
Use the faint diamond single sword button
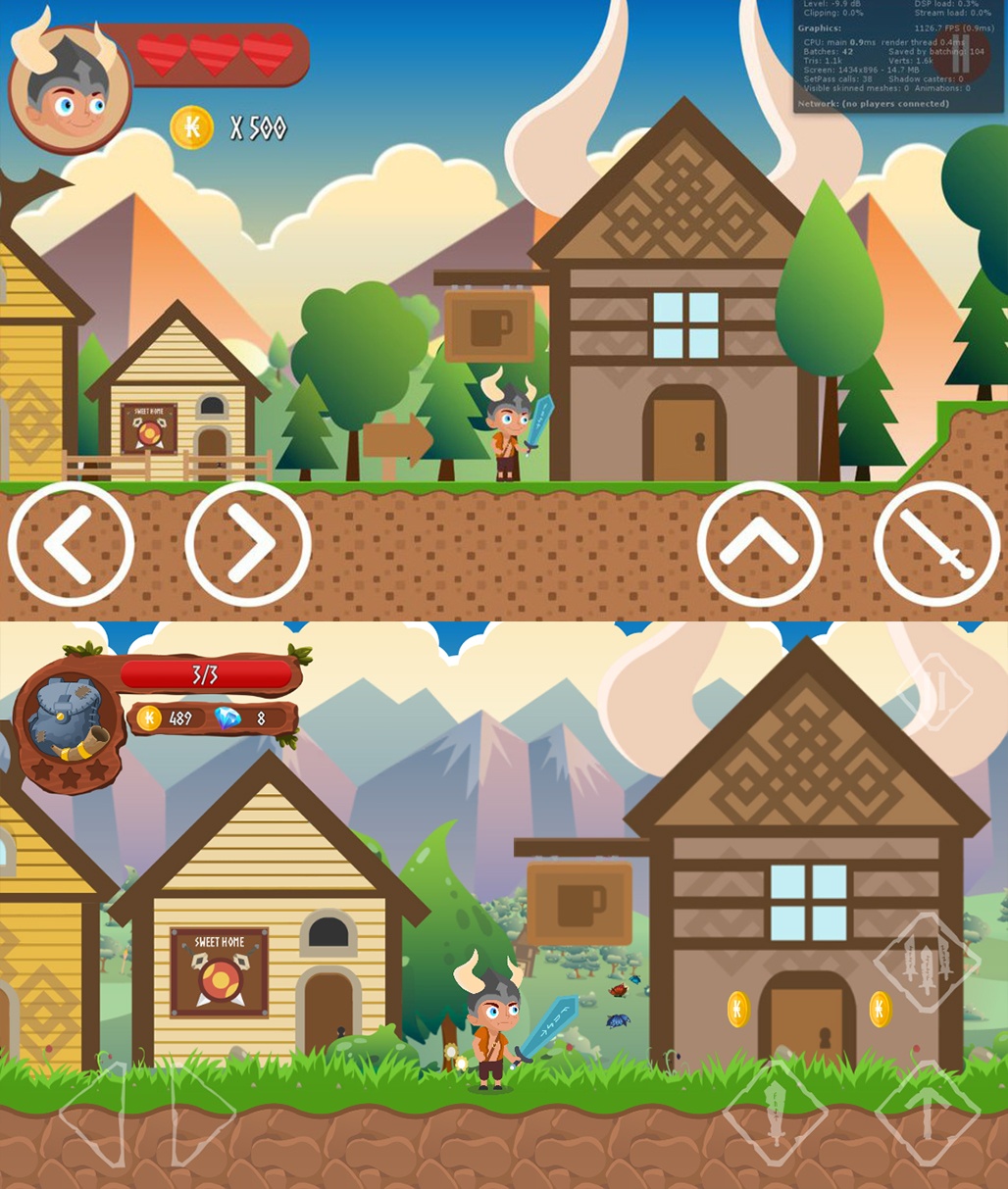[x=775, y=1114]
